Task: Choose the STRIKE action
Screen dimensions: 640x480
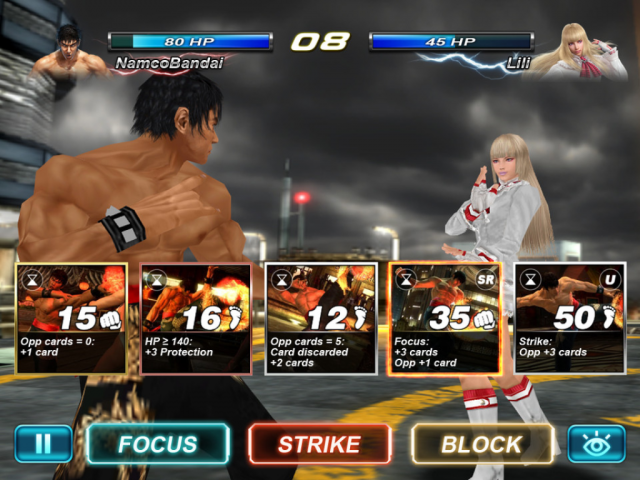Action: (x=319, y=444)
